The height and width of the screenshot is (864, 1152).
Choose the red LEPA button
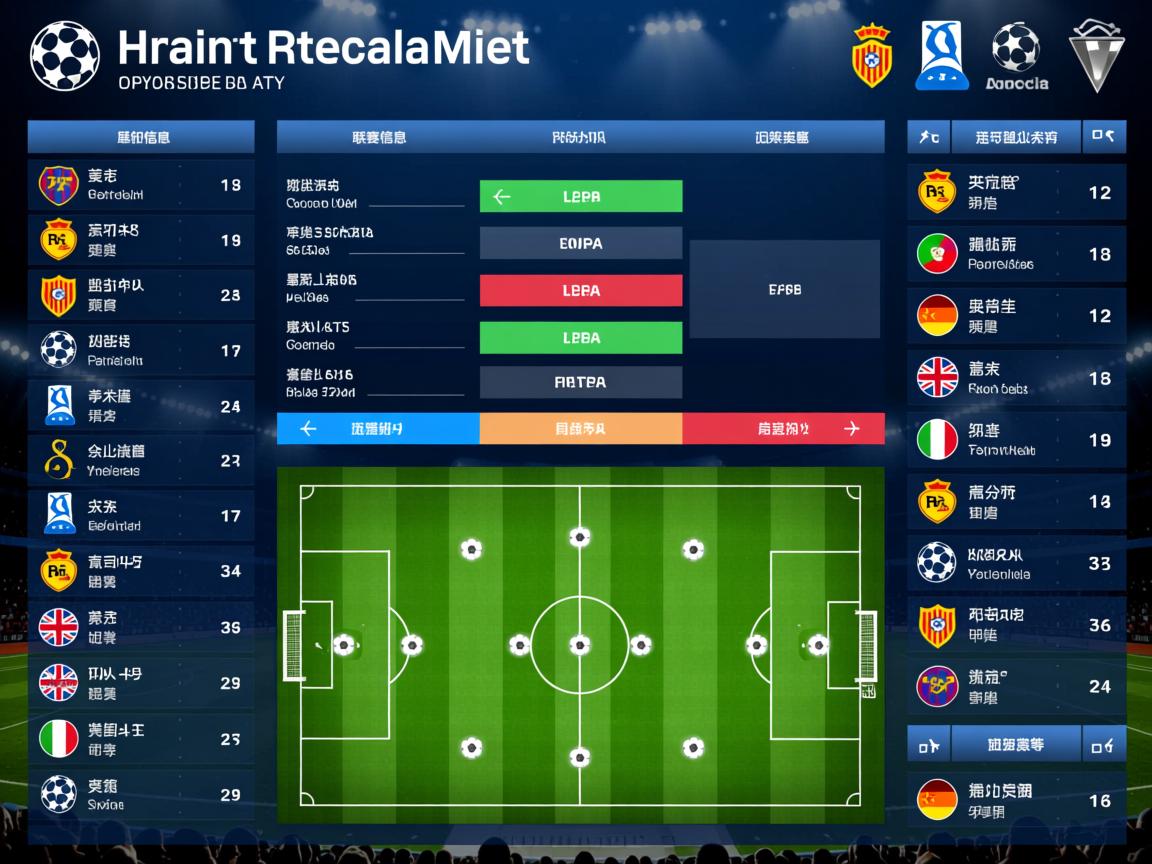click(581, 291)
